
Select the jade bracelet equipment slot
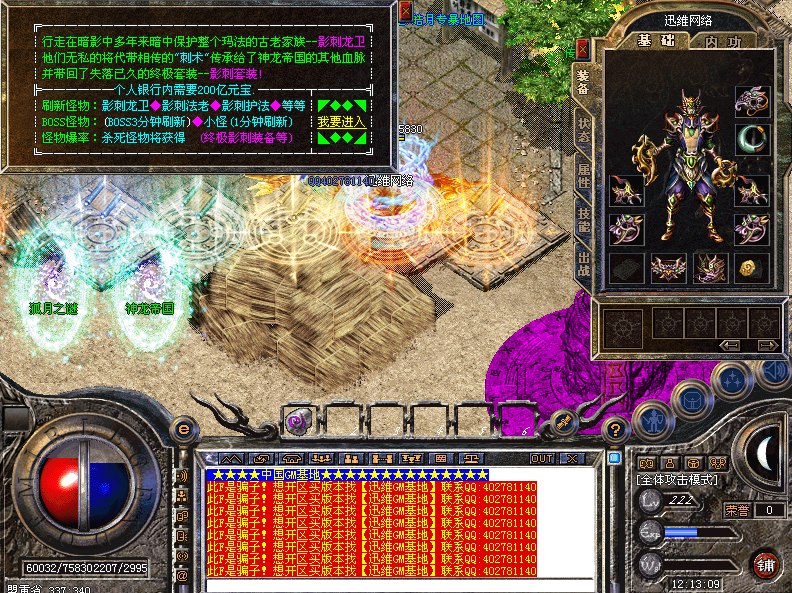pyautogui.click(x=750, y=139)
